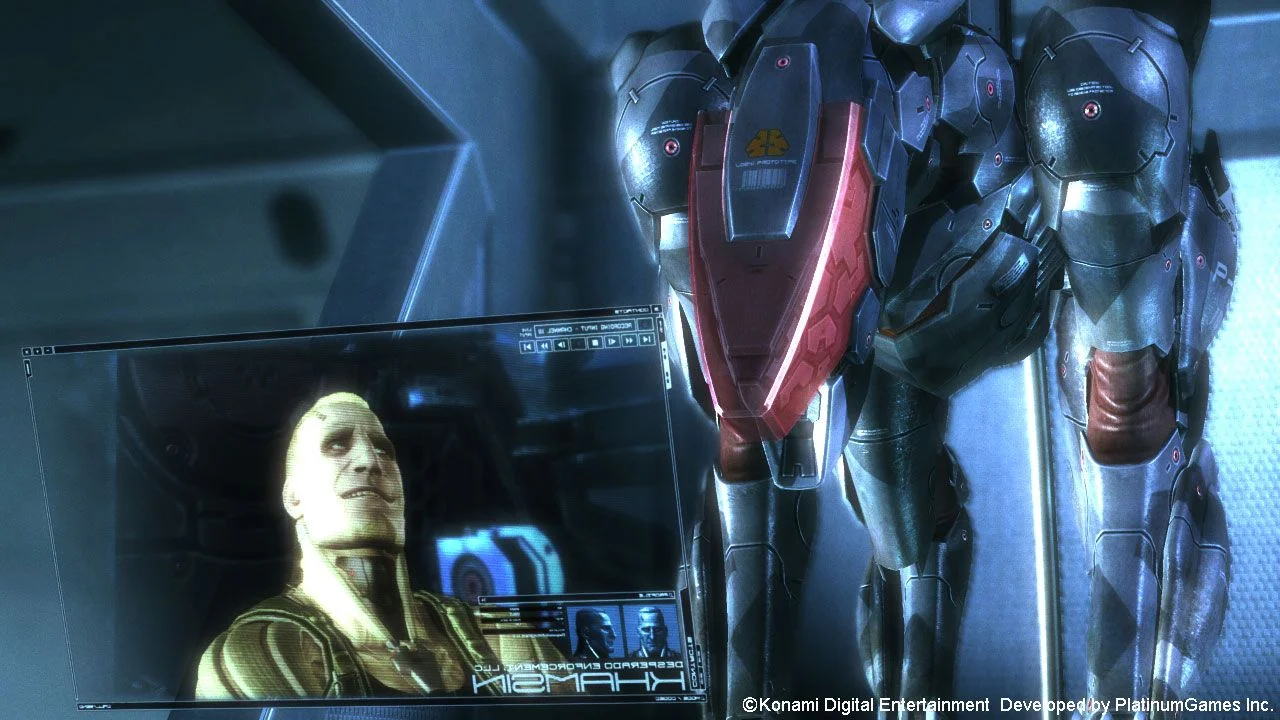Select the fast-forward playback icon
Screen dimensions: 1280x720
point(629,341)
